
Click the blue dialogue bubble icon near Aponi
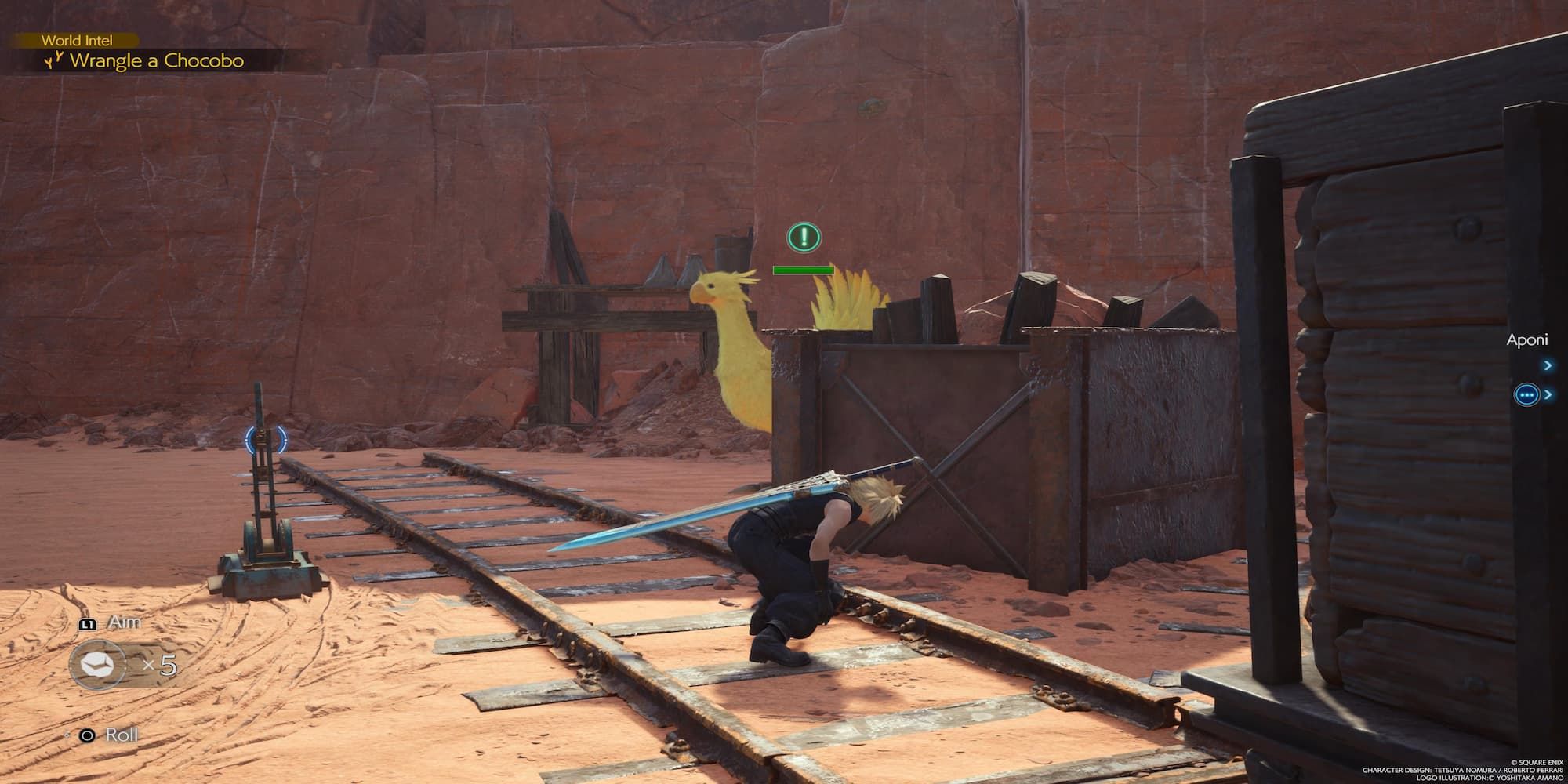(x=1527, y=394)
